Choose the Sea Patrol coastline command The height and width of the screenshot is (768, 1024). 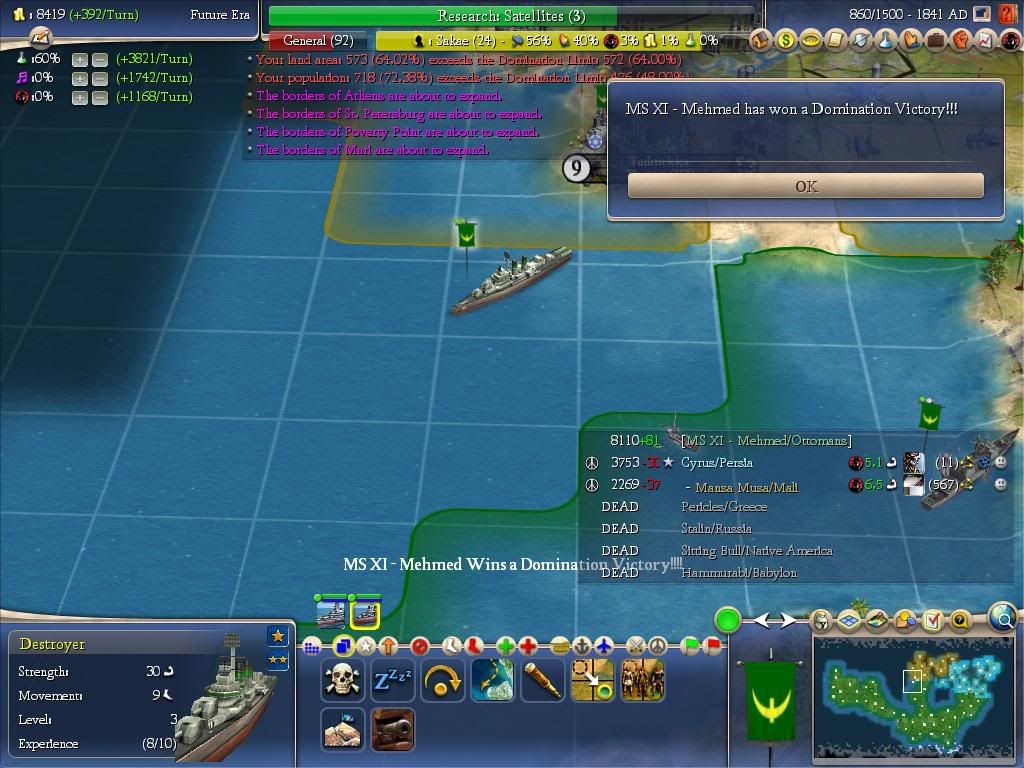492,680
